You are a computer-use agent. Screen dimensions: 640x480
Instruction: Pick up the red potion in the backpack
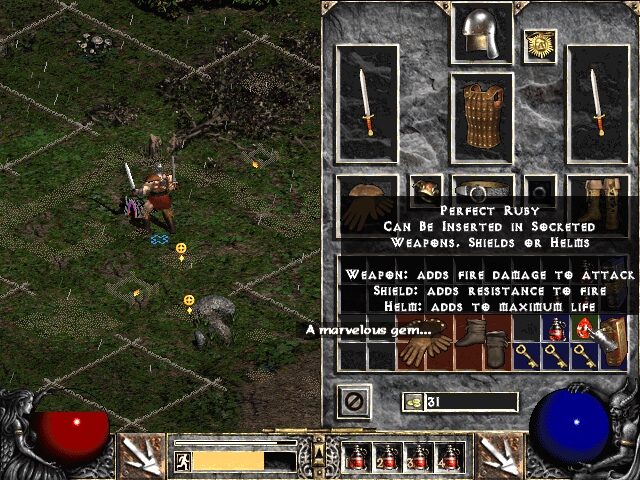(555, 328)
